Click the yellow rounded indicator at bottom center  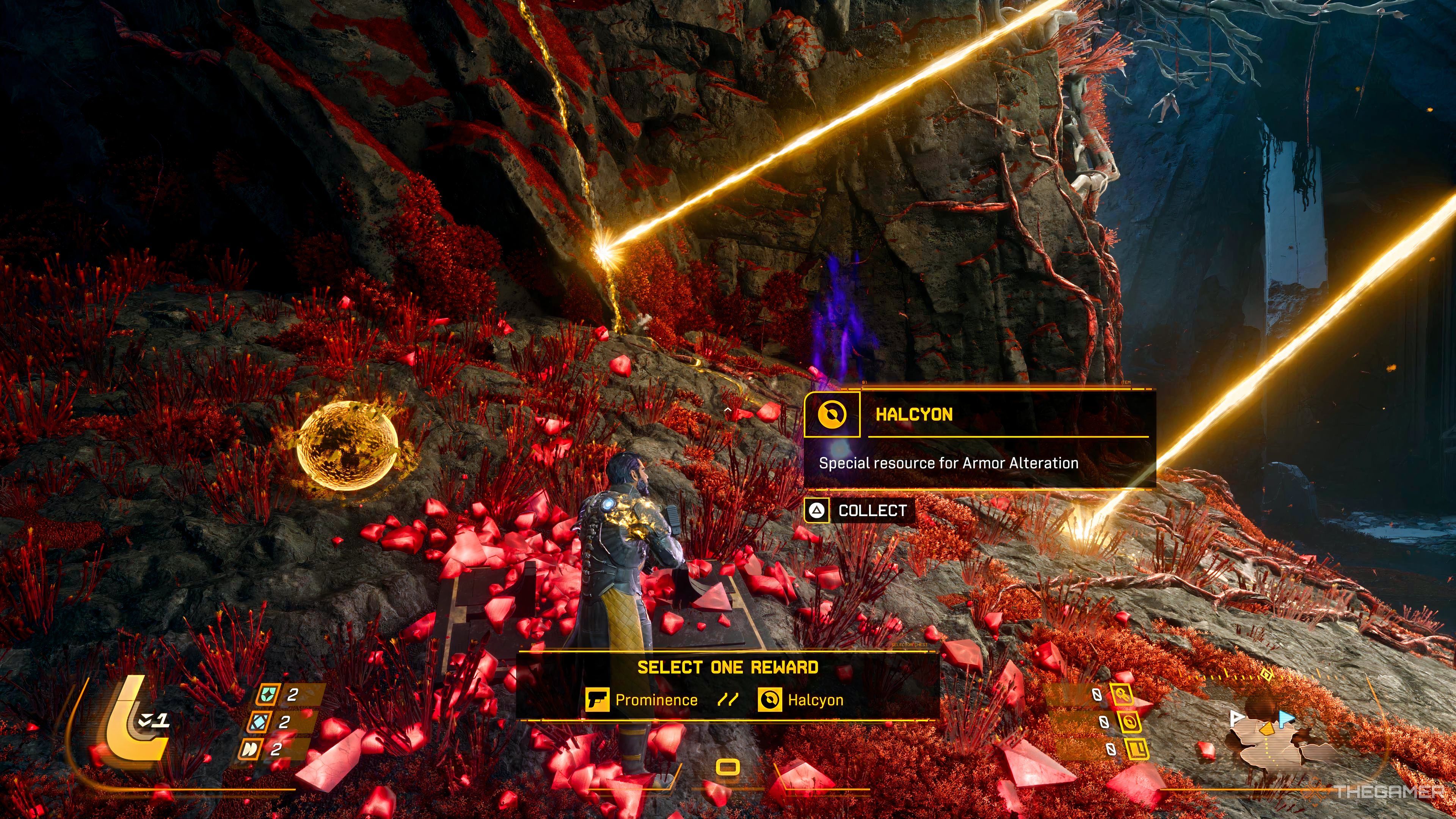coord(728,767)
